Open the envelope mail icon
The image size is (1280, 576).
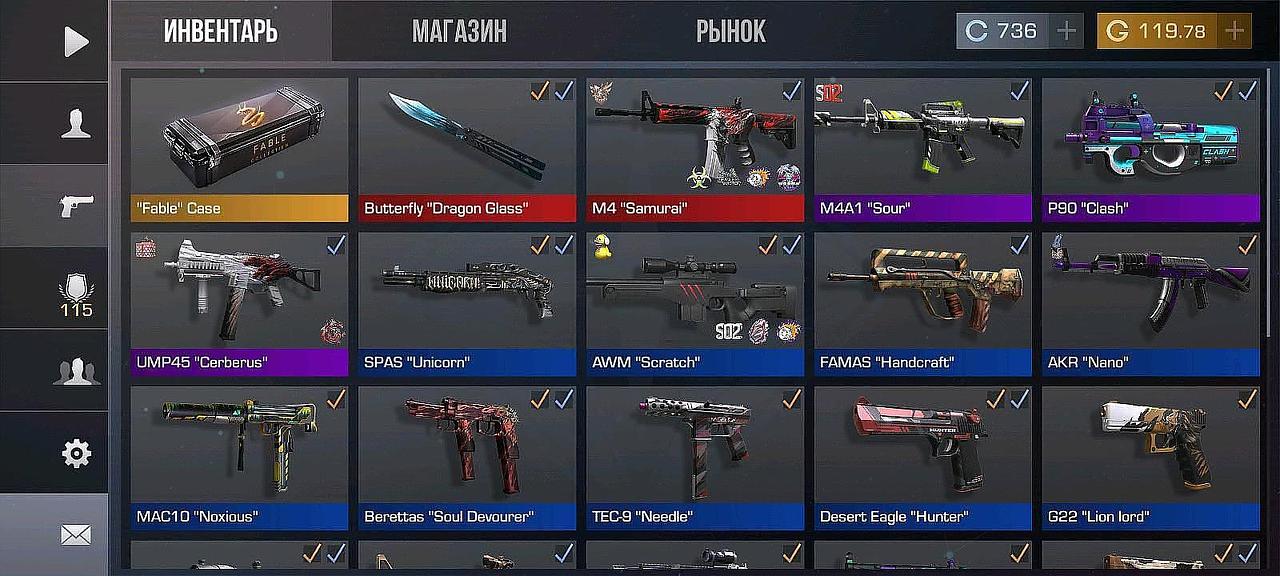tap(75, 535)
